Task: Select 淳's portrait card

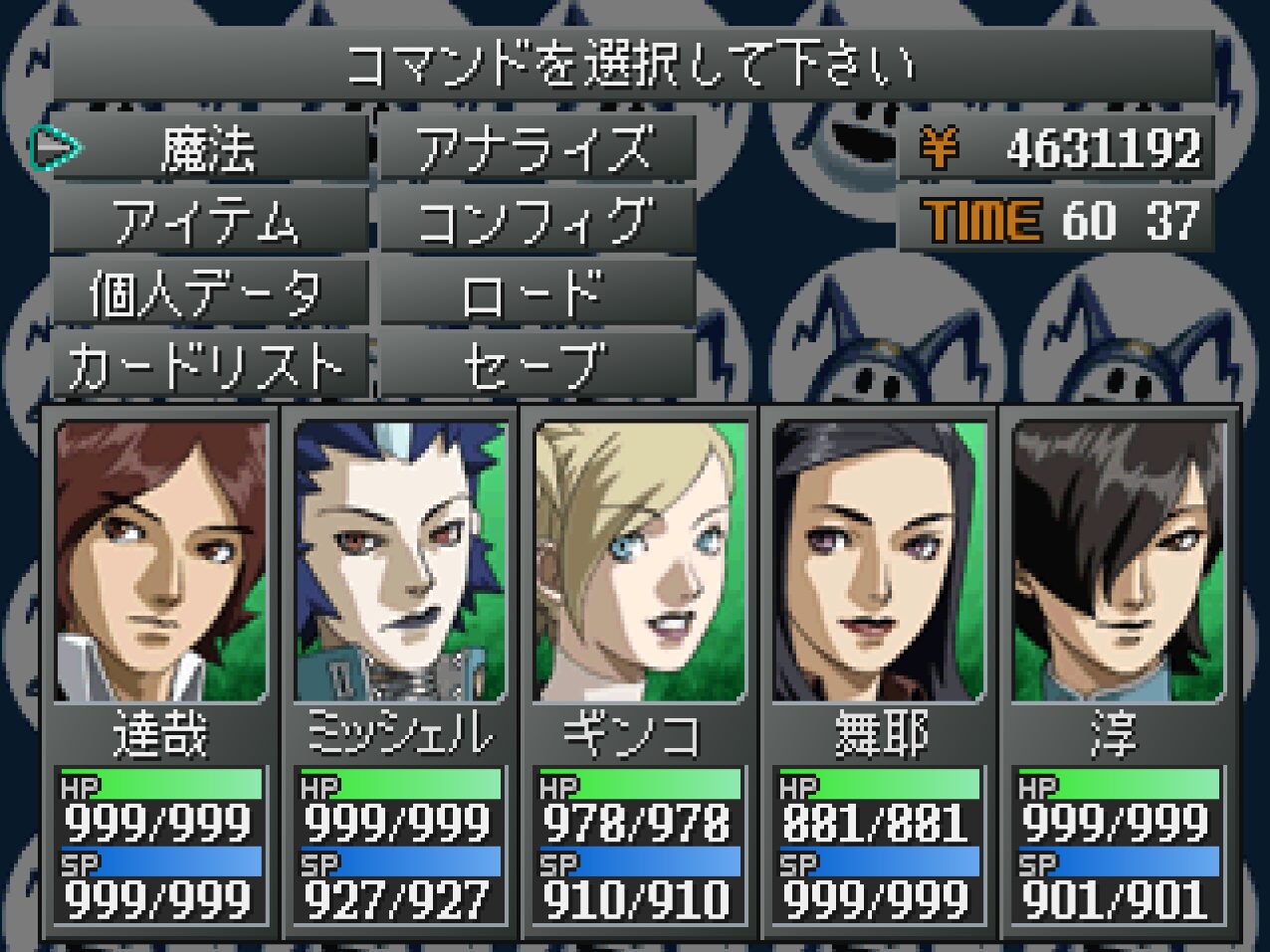Action: click(x=1119, y=562)
